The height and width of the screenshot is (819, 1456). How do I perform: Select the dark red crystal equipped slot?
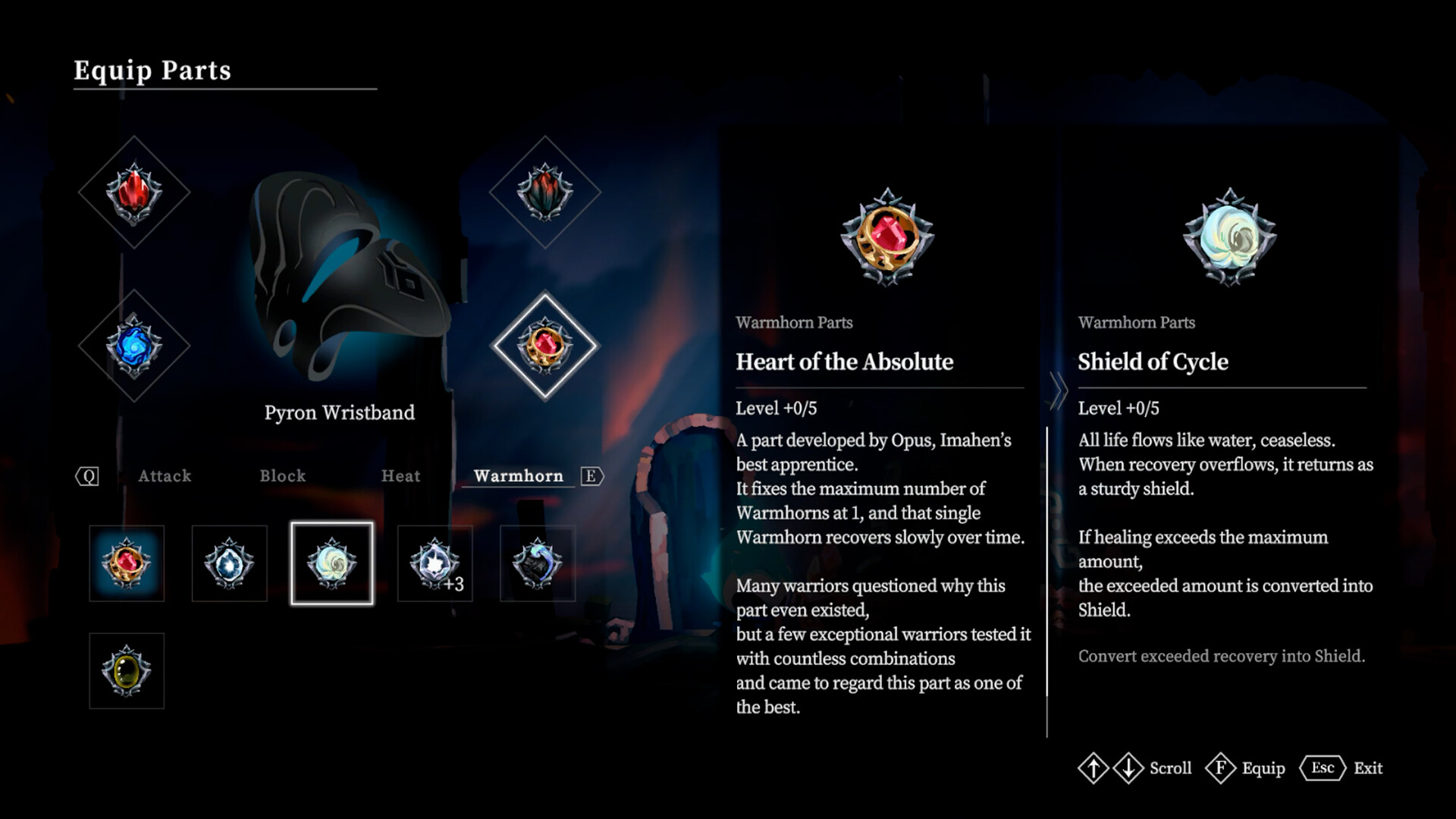pos(545,193)
